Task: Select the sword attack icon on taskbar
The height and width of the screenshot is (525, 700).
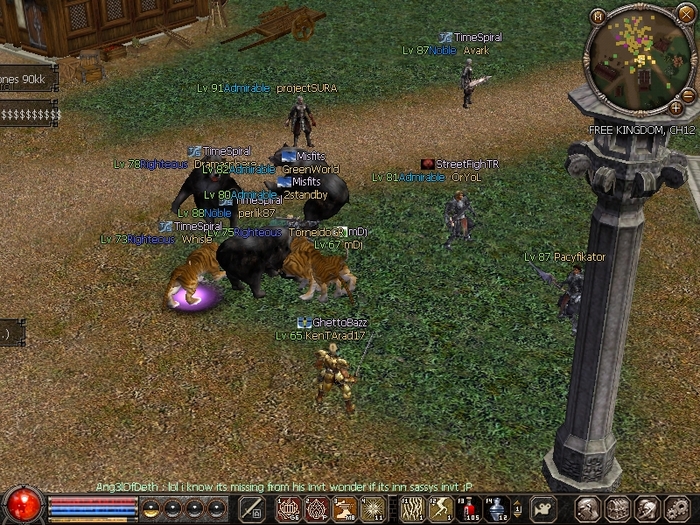Action: [251, 508]
